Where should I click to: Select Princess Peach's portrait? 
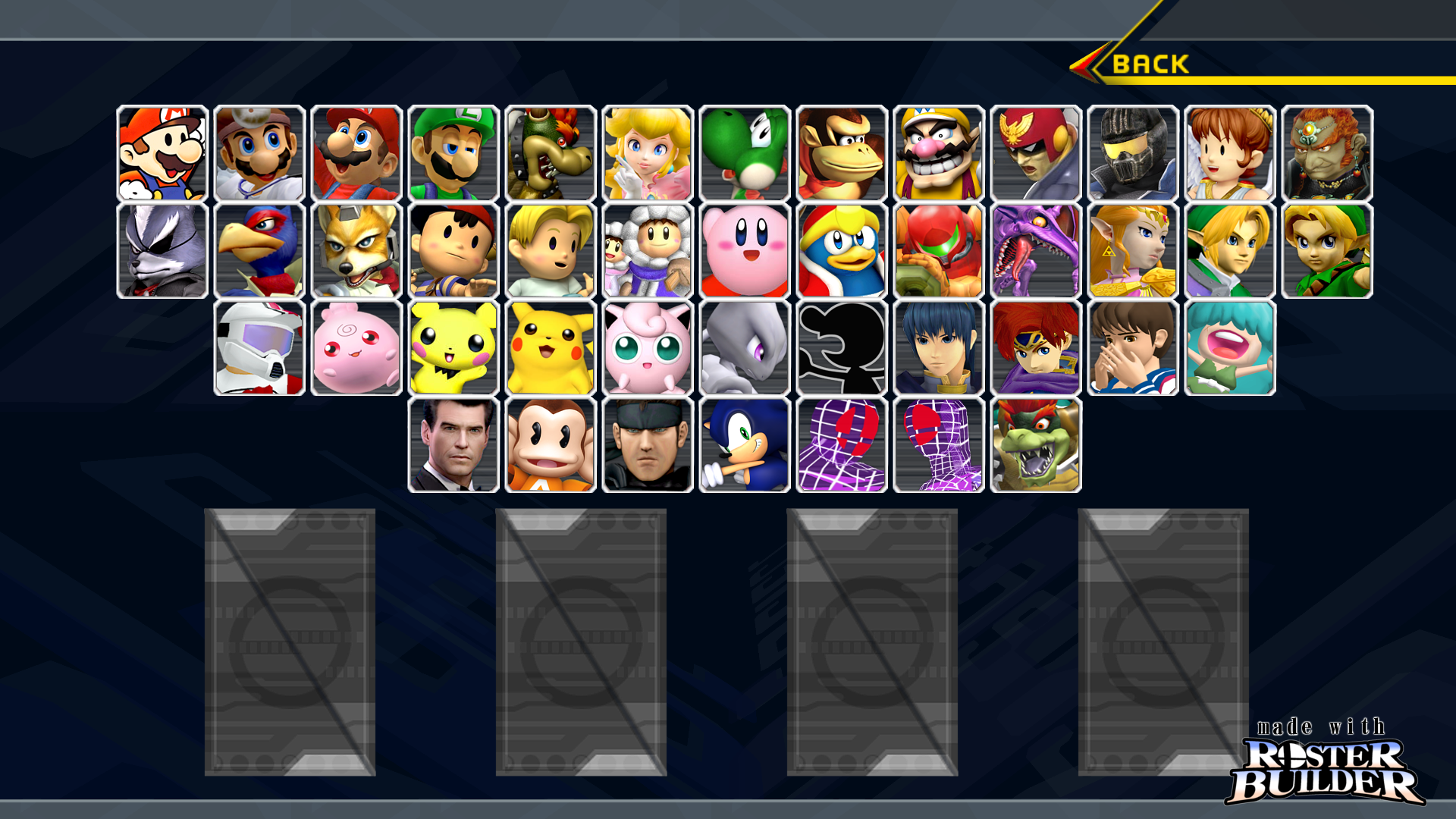coord(646,153)
